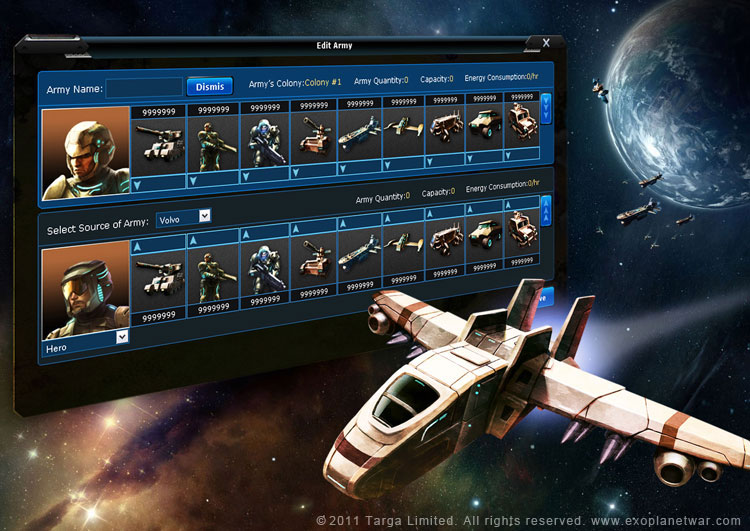Select the hero portrait wearing the visor helmet
750x531 pixels.
[86, 290]
